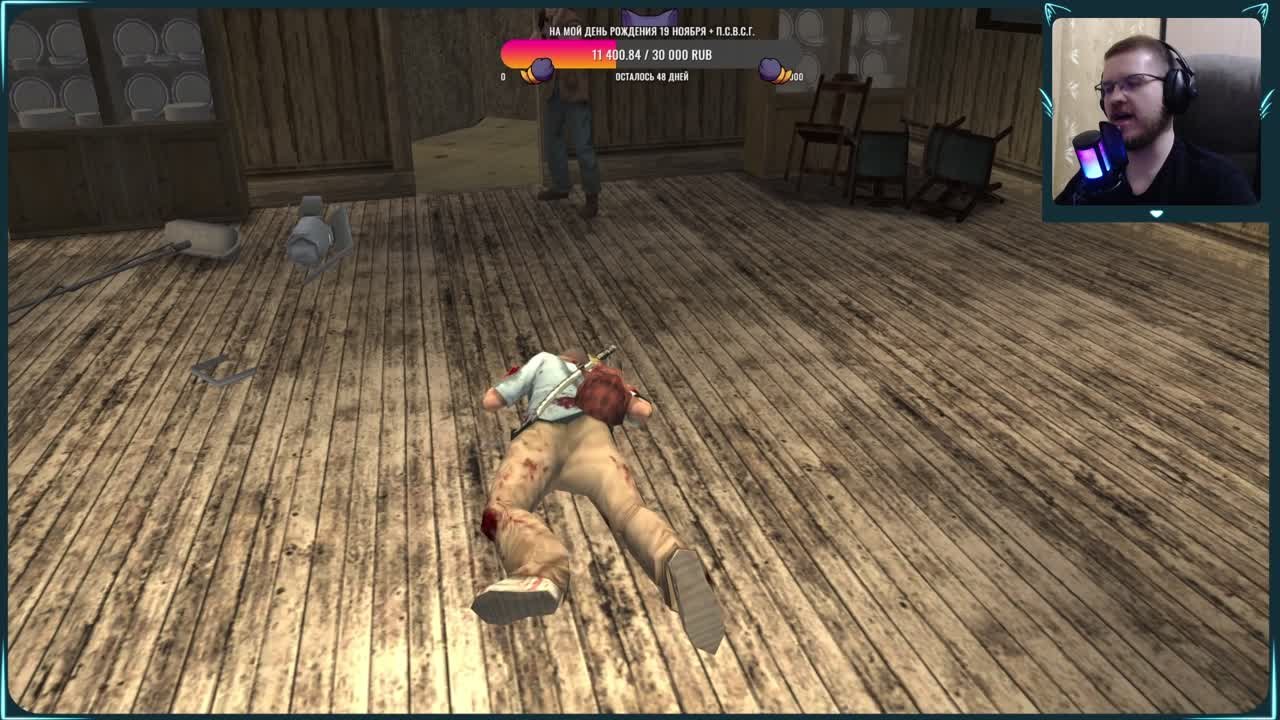This screenshot has height=720, width=1280.
Task: Click the streamer webcam feed
Action: coord(1155,112)
